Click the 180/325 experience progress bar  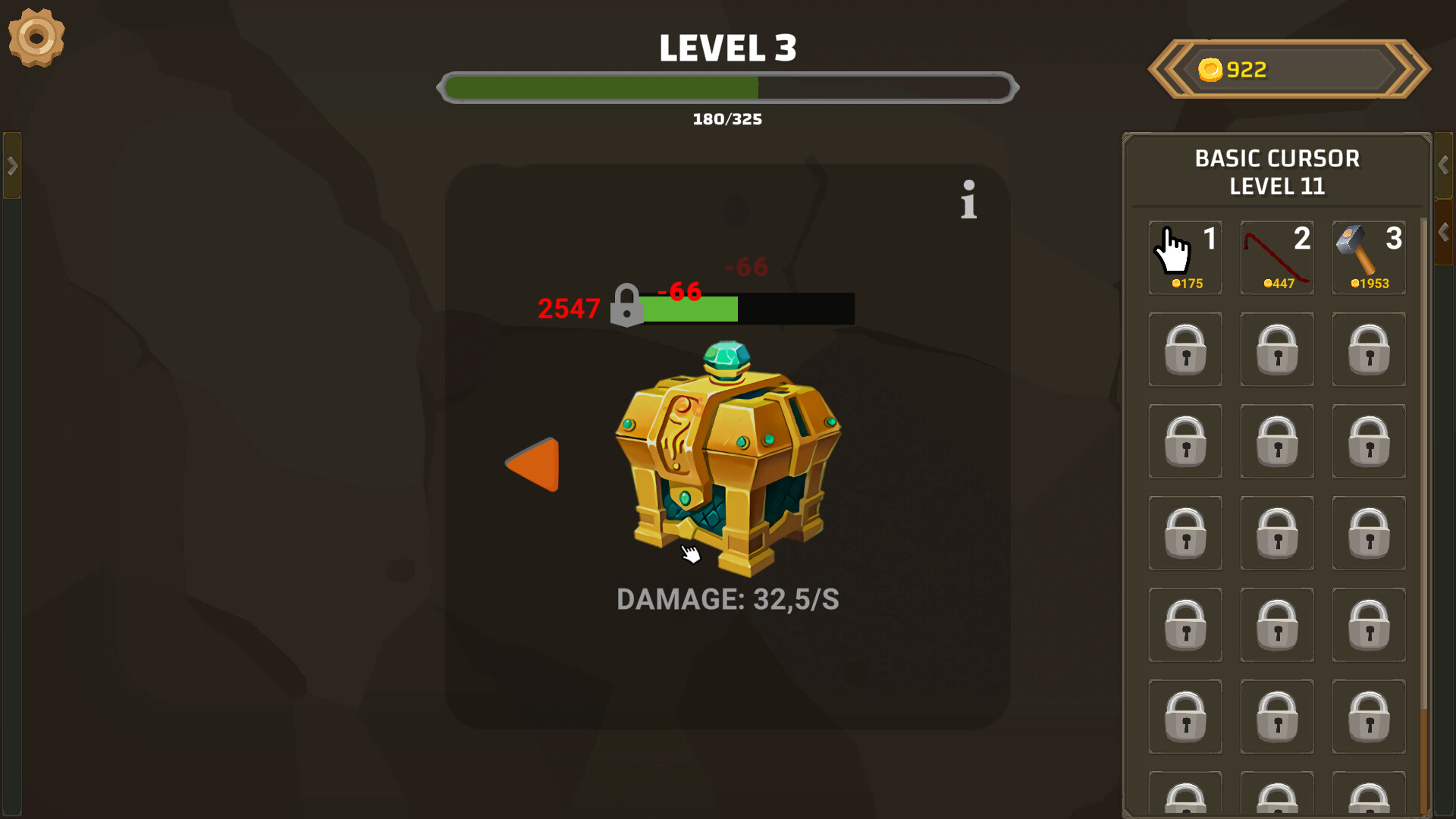tap(727, 87)
